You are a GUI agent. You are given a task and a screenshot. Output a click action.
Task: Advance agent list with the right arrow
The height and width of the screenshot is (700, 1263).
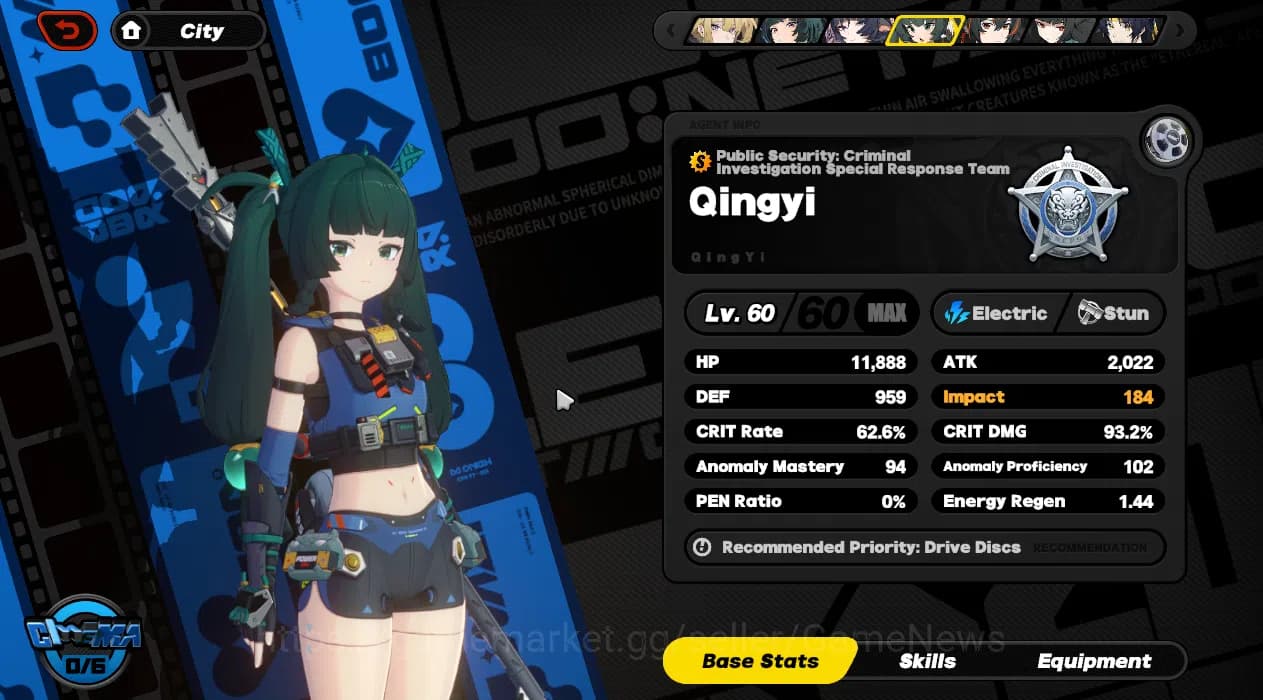point(1181,31)
